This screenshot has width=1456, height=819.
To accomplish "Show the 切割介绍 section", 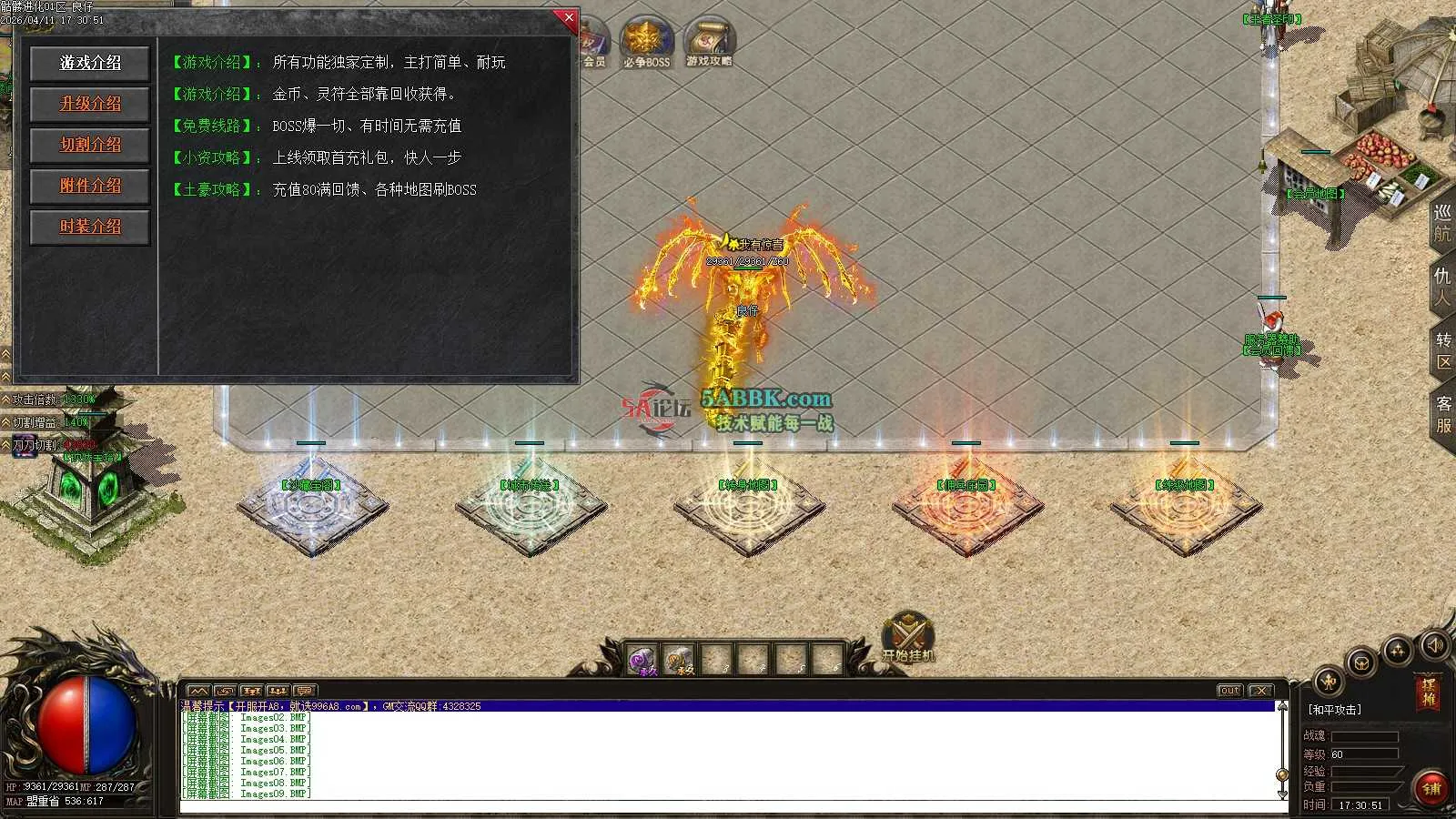I will point(90,145).
